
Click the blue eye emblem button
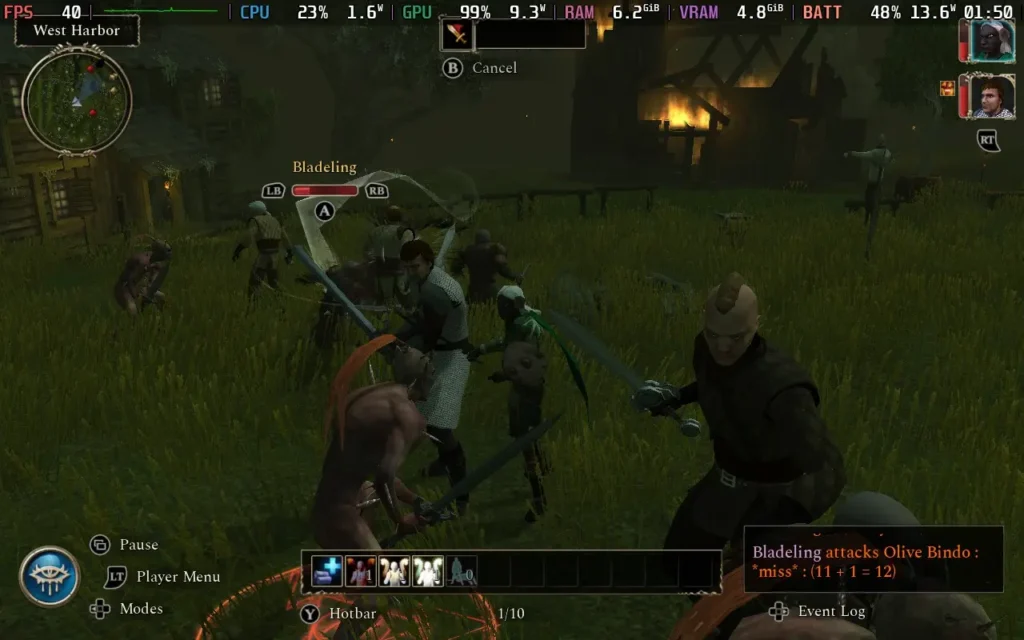coord(49,576)
